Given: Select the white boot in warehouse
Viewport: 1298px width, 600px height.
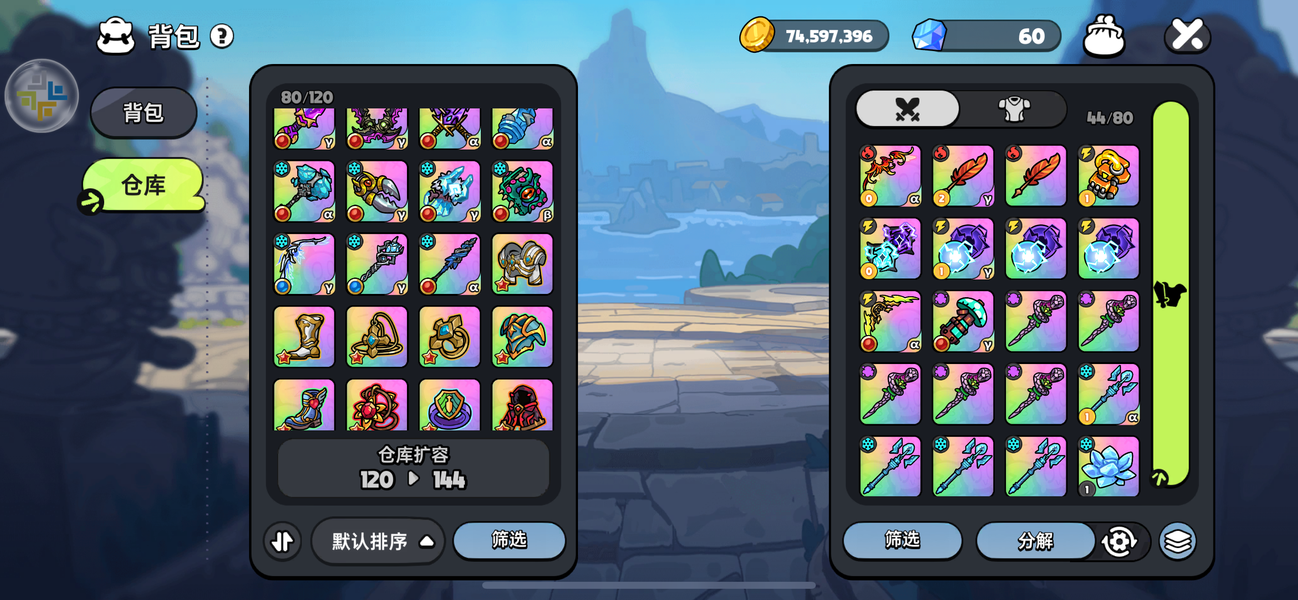Looking at the screenshot, I should point(304,337).
